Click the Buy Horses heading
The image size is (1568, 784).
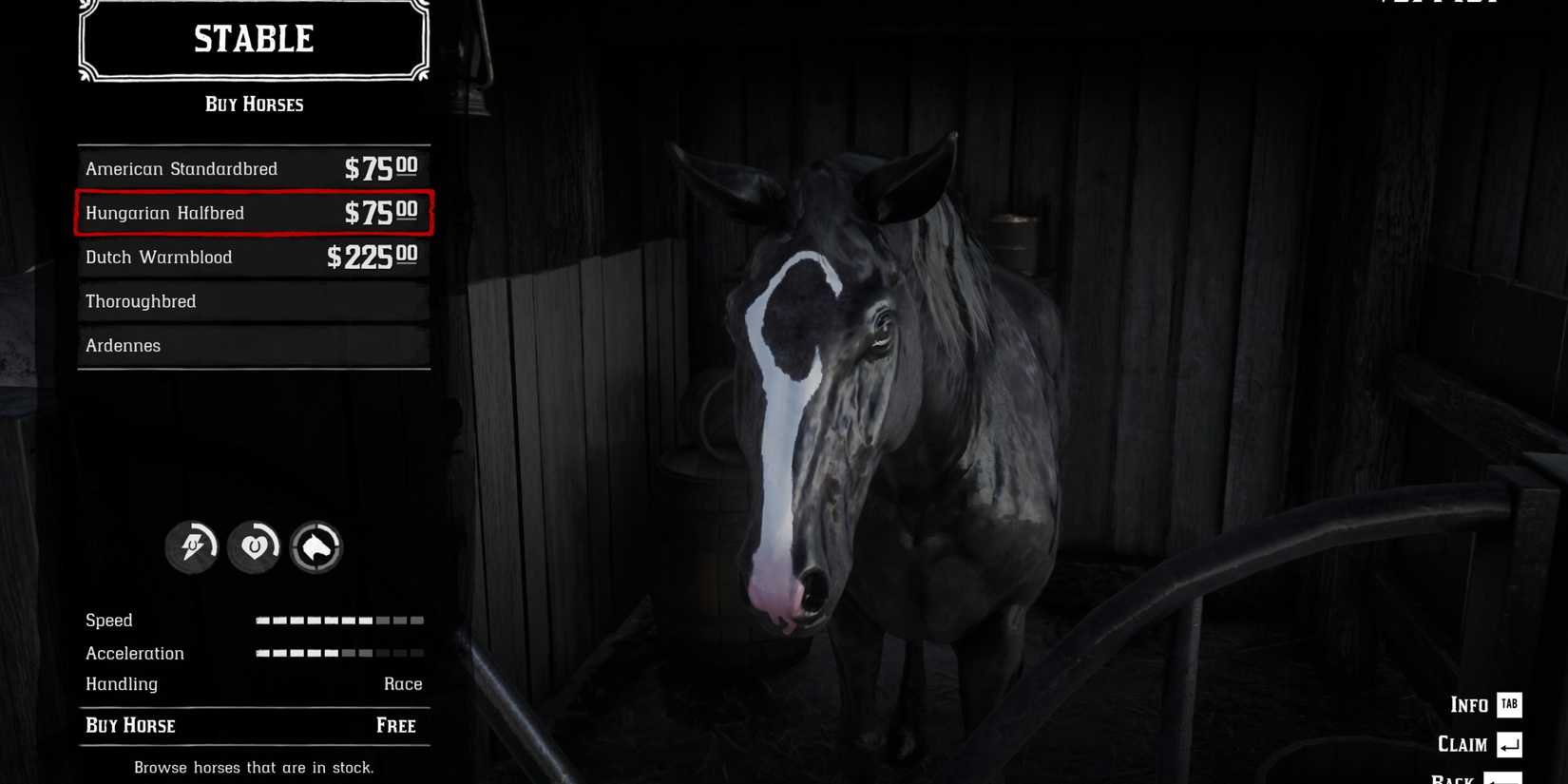[x=254, y=105]
